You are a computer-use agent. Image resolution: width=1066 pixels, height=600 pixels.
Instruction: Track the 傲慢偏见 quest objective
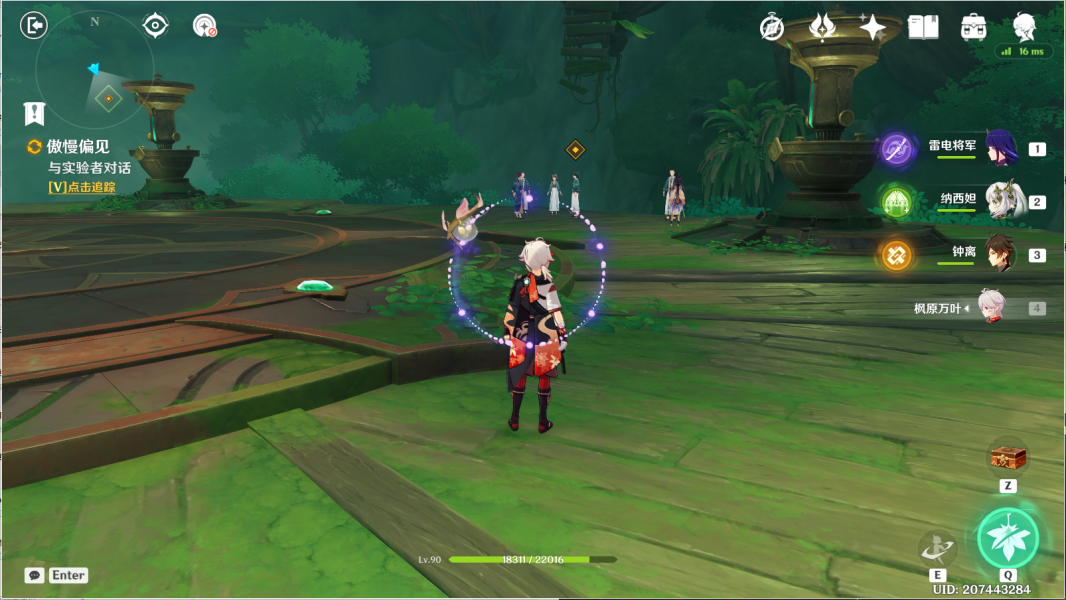coord(80,147)
